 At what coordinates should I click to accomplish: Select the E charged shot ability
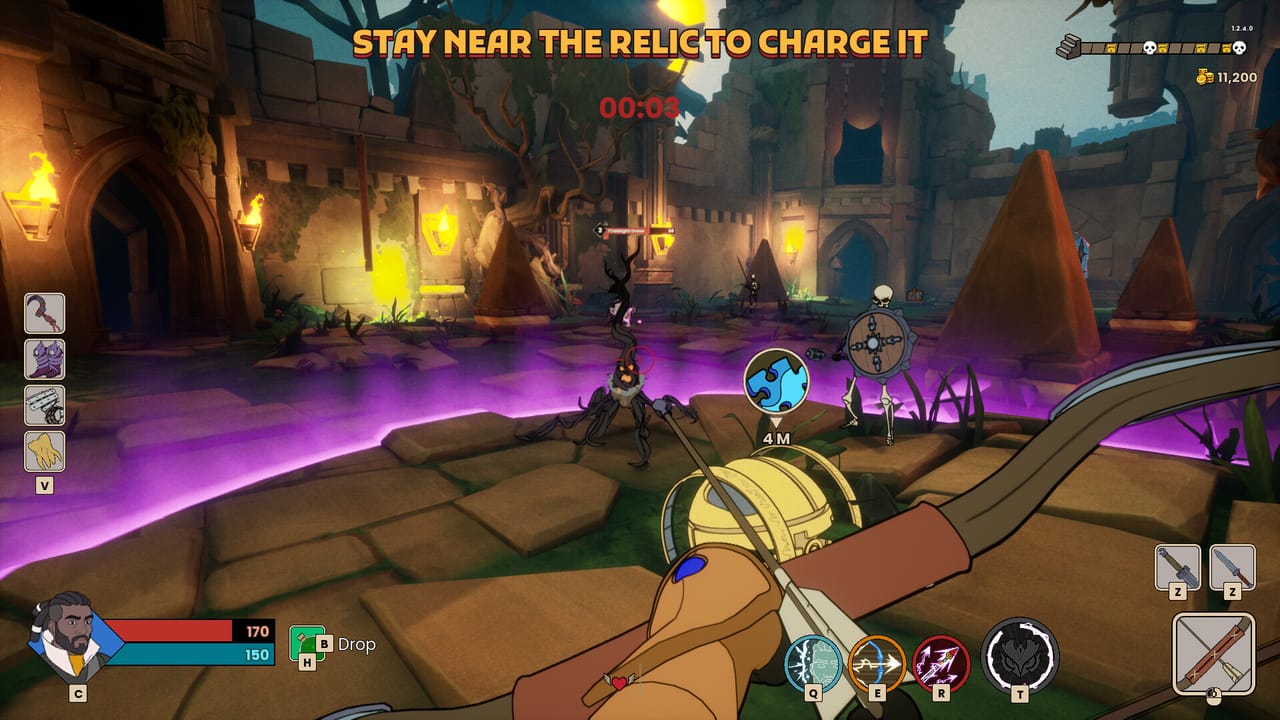pos(874,662)
